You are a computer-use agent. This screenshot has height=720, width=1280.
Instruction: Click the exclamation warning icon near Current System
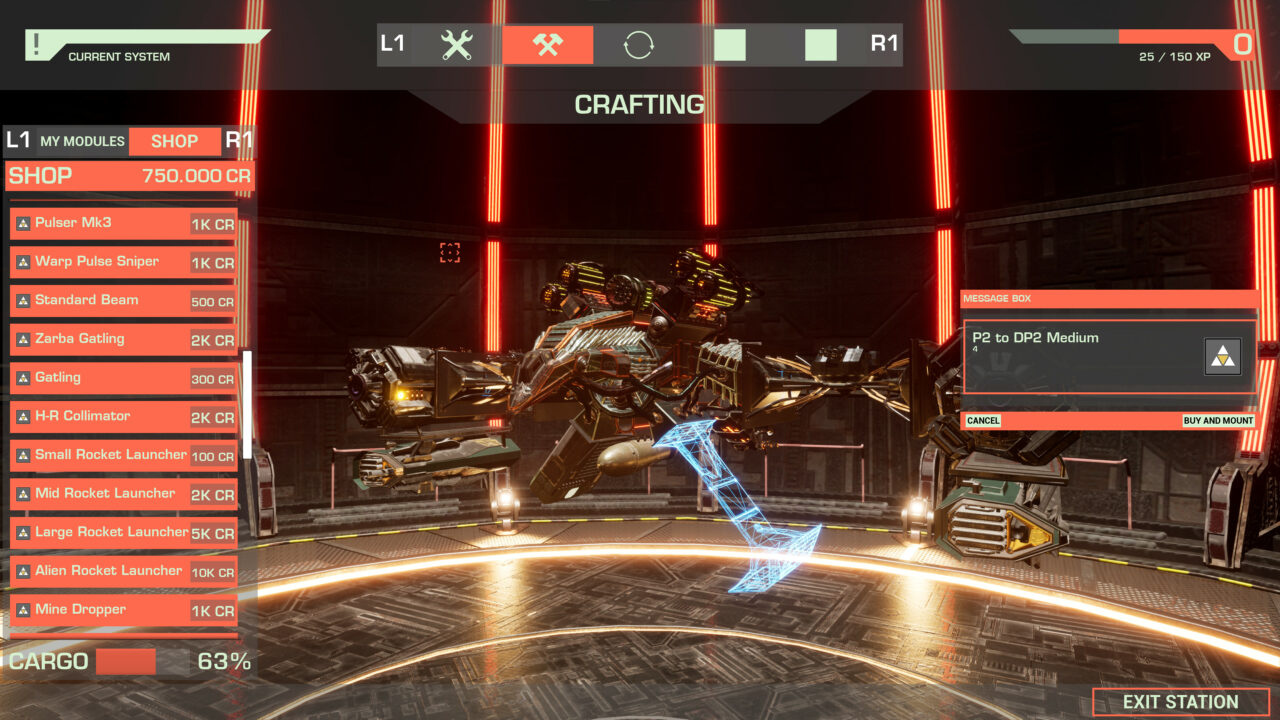38,43
